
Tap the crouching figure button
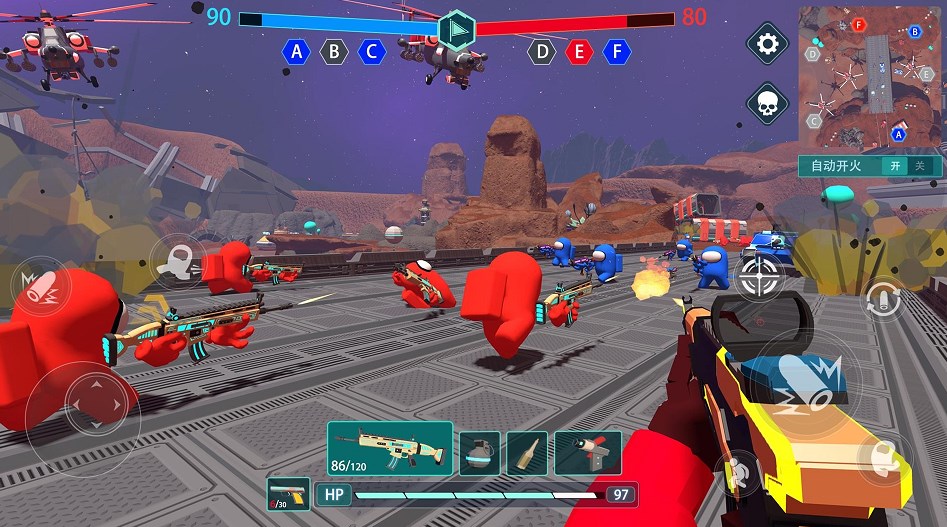(740, 471)
